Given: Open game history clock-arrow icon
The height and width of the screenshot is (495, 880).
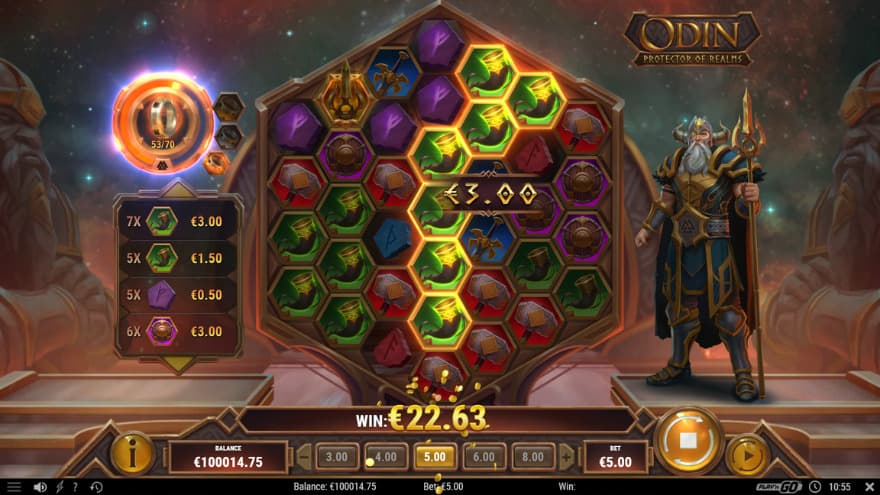Looking at the screenshot, I should [x=96, y=487].
